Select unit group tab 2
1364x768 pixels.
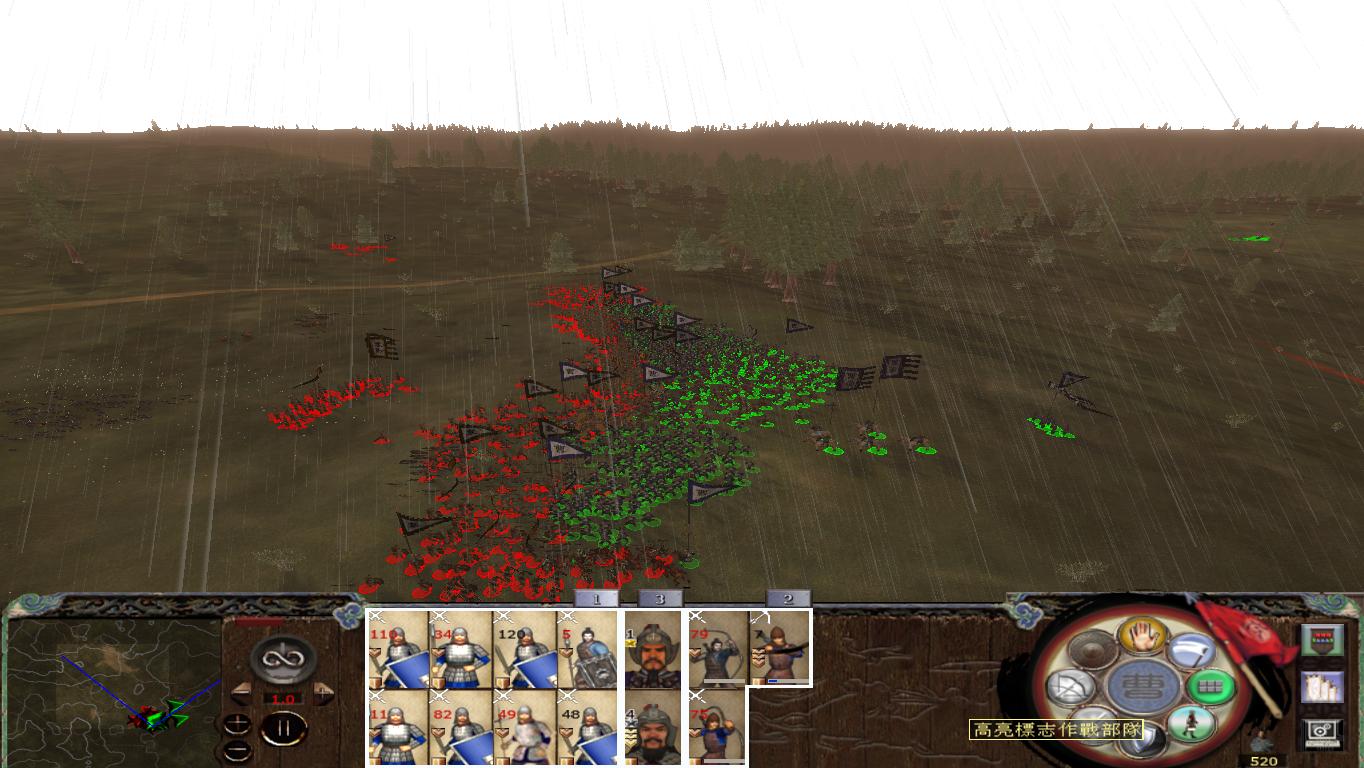coord(787,600)
